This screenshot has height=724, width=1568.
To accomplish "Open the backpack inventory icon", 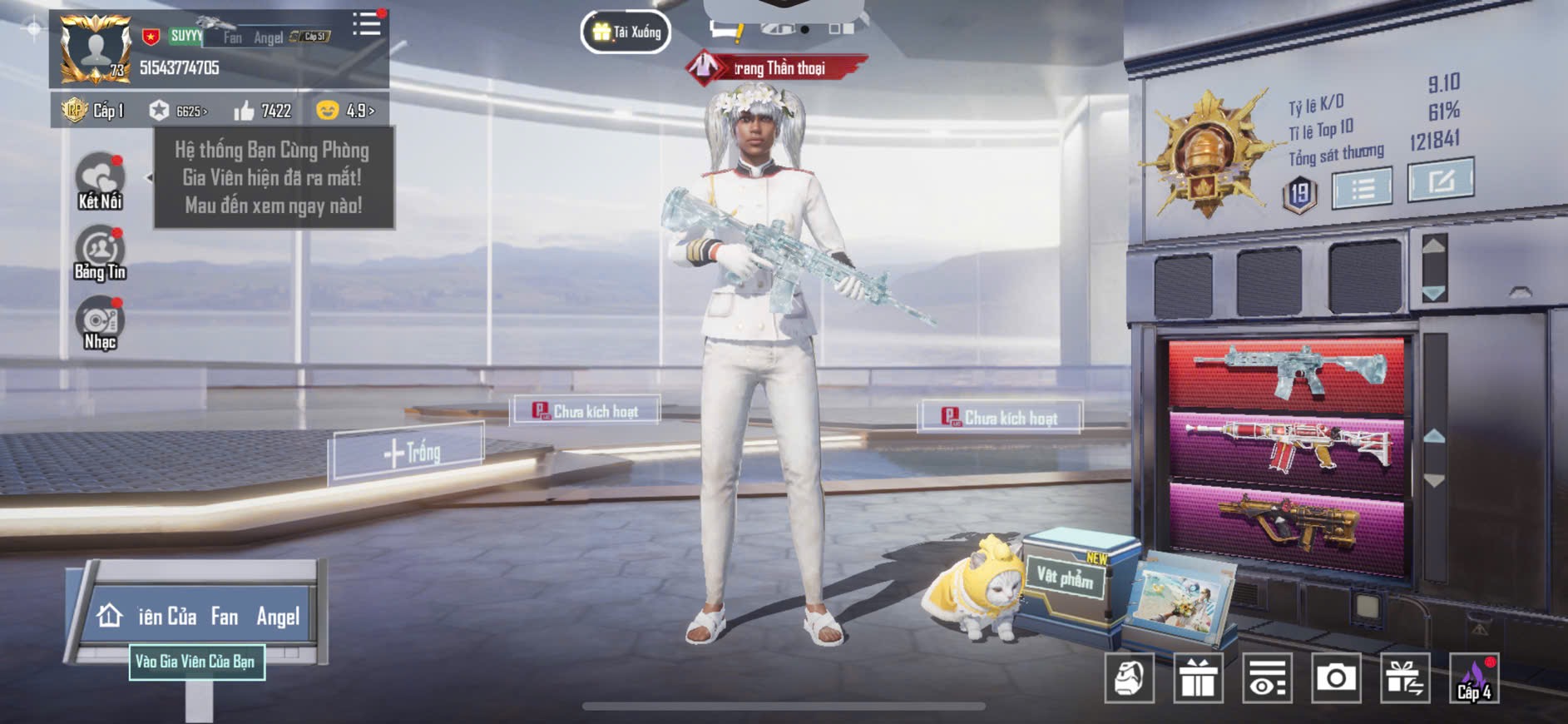I will [1129, 678].
